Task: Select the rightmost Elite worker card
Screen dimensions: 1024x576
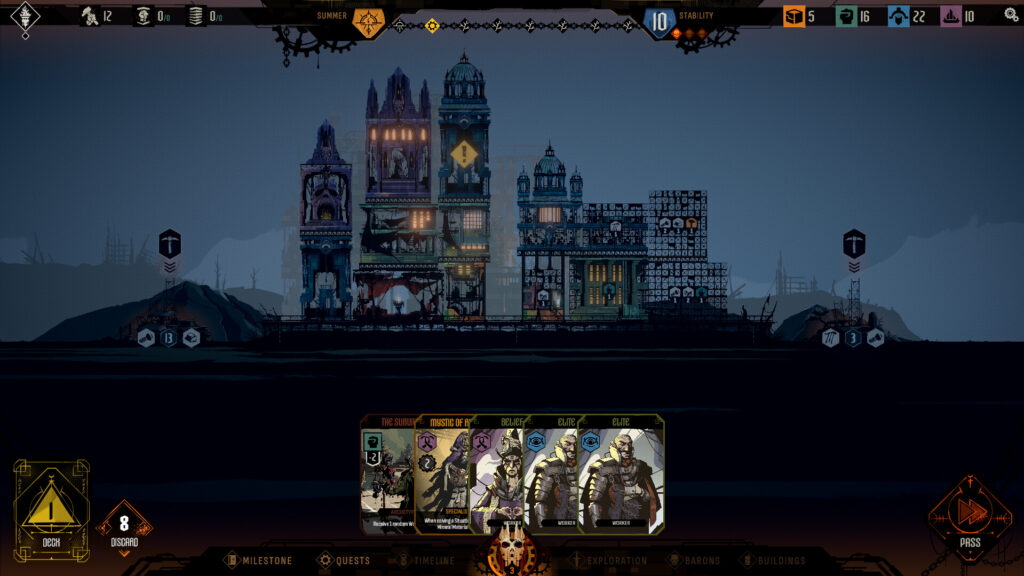Action: pos(621,474)
